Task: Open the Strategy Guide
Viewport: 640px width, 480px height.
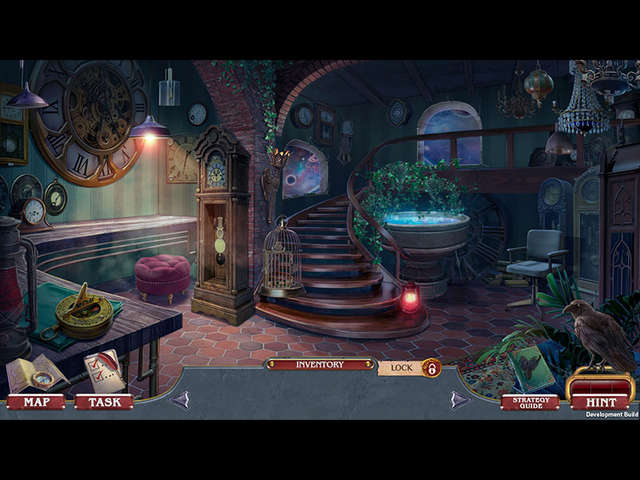Action: (x=530, y=402)
